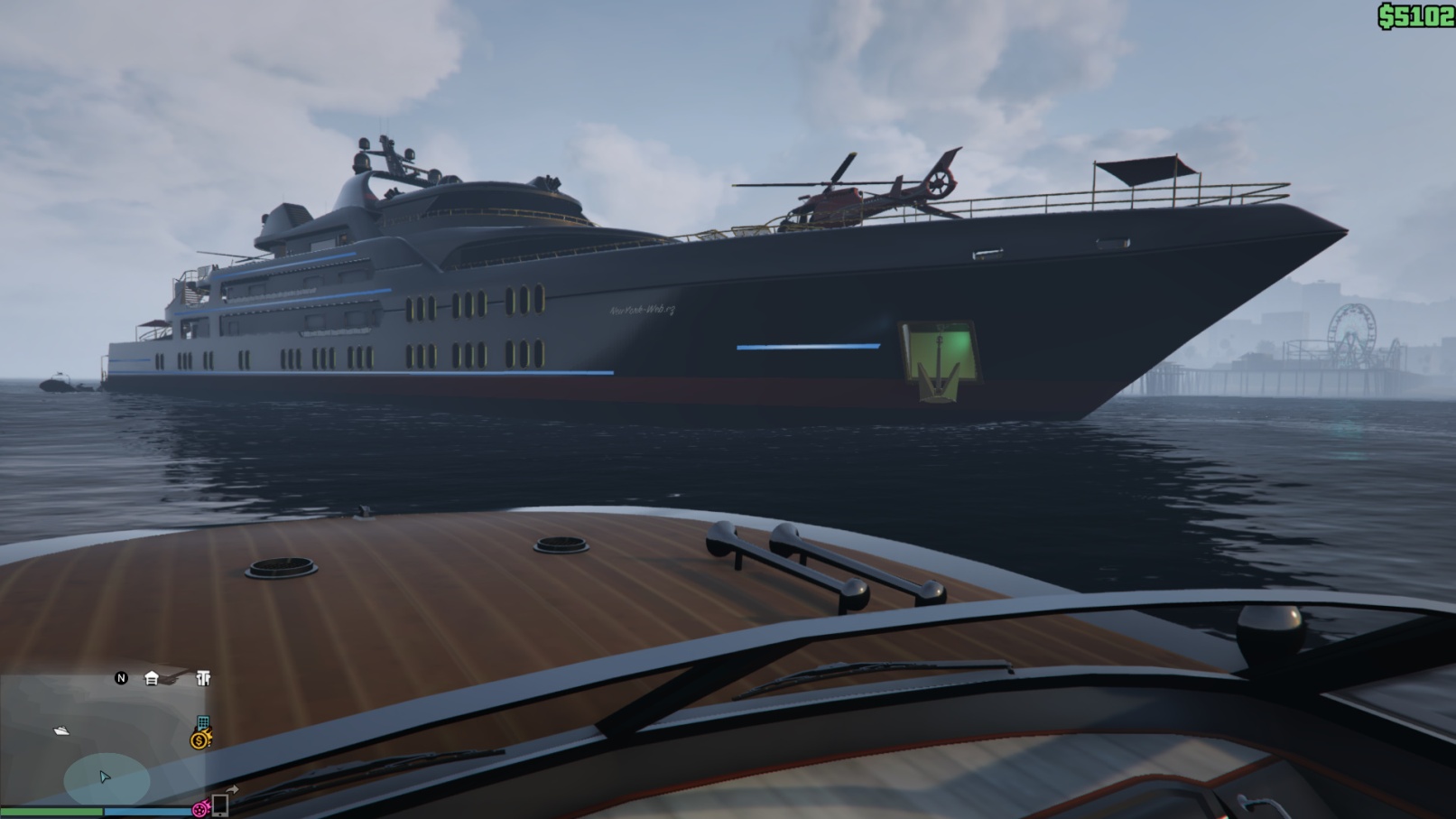The image size is (1456, 819).
Task: Click the pink flaming wheel icon
Action: (200, 810)
